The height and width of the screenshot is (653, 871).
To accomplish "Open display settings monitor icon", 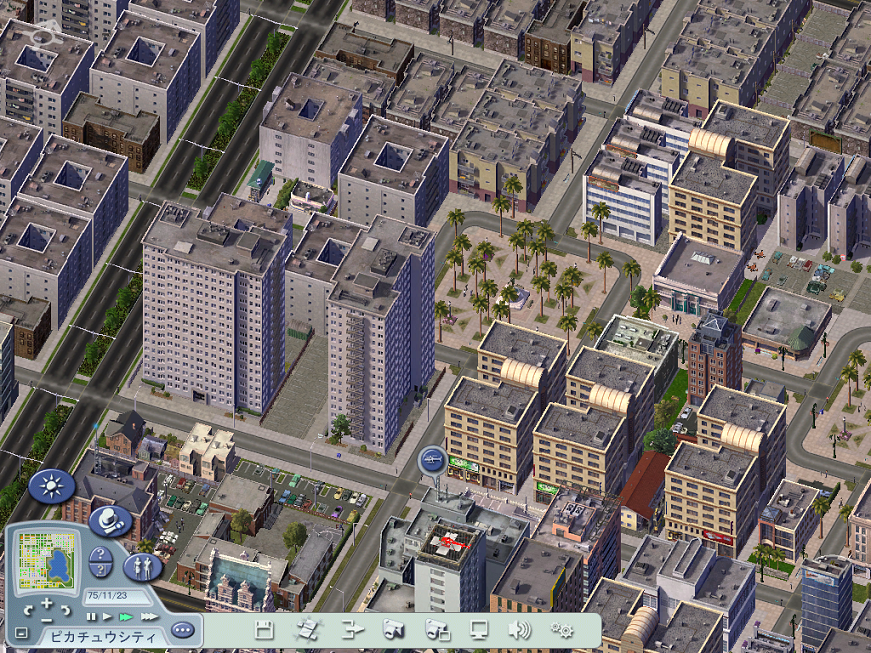I will pos(479,630).
